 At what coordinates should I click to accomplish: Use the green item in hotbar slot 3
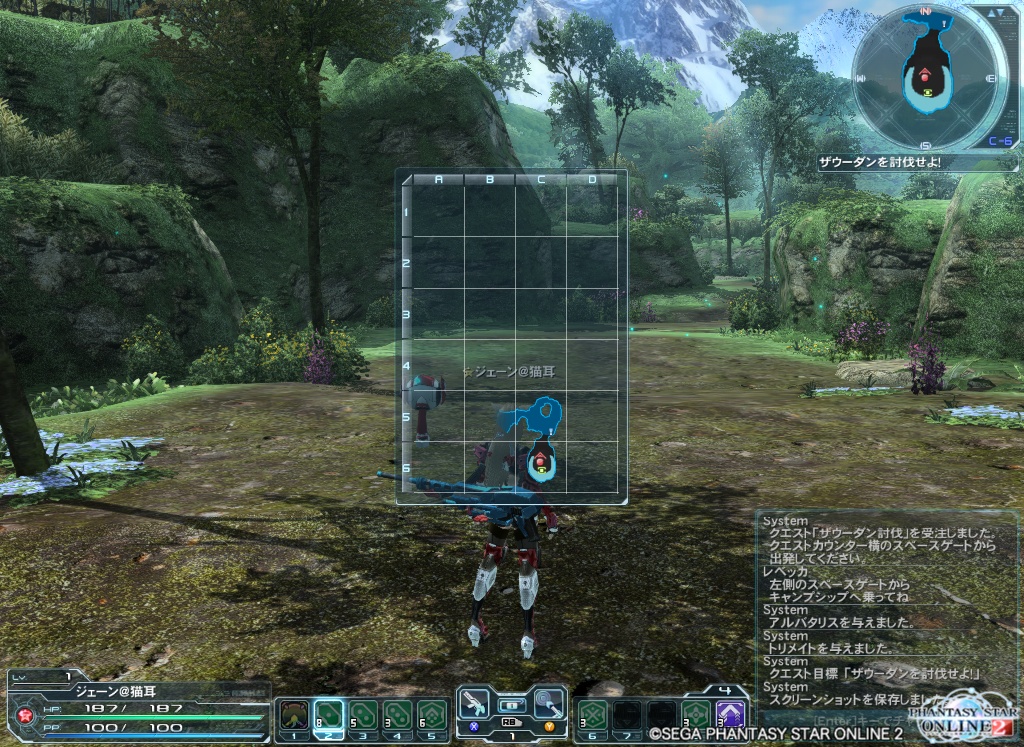tap(363, 715)
